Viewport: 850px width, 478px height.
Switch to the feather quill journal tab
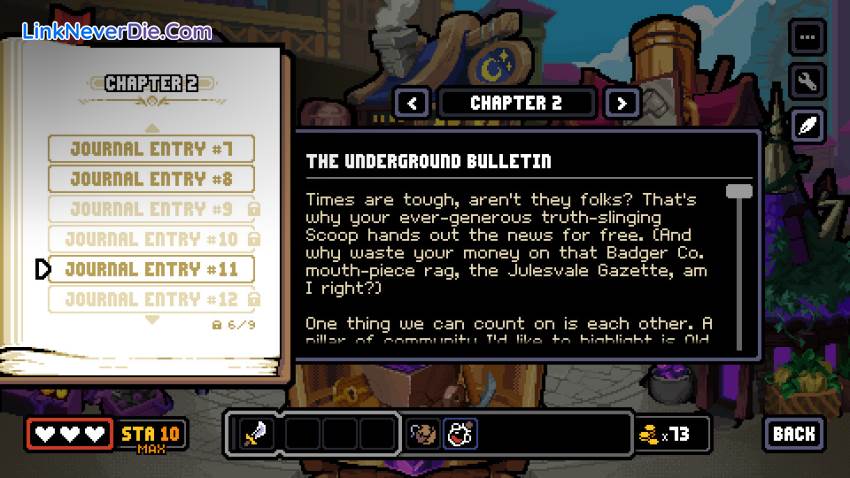(807, 124)
